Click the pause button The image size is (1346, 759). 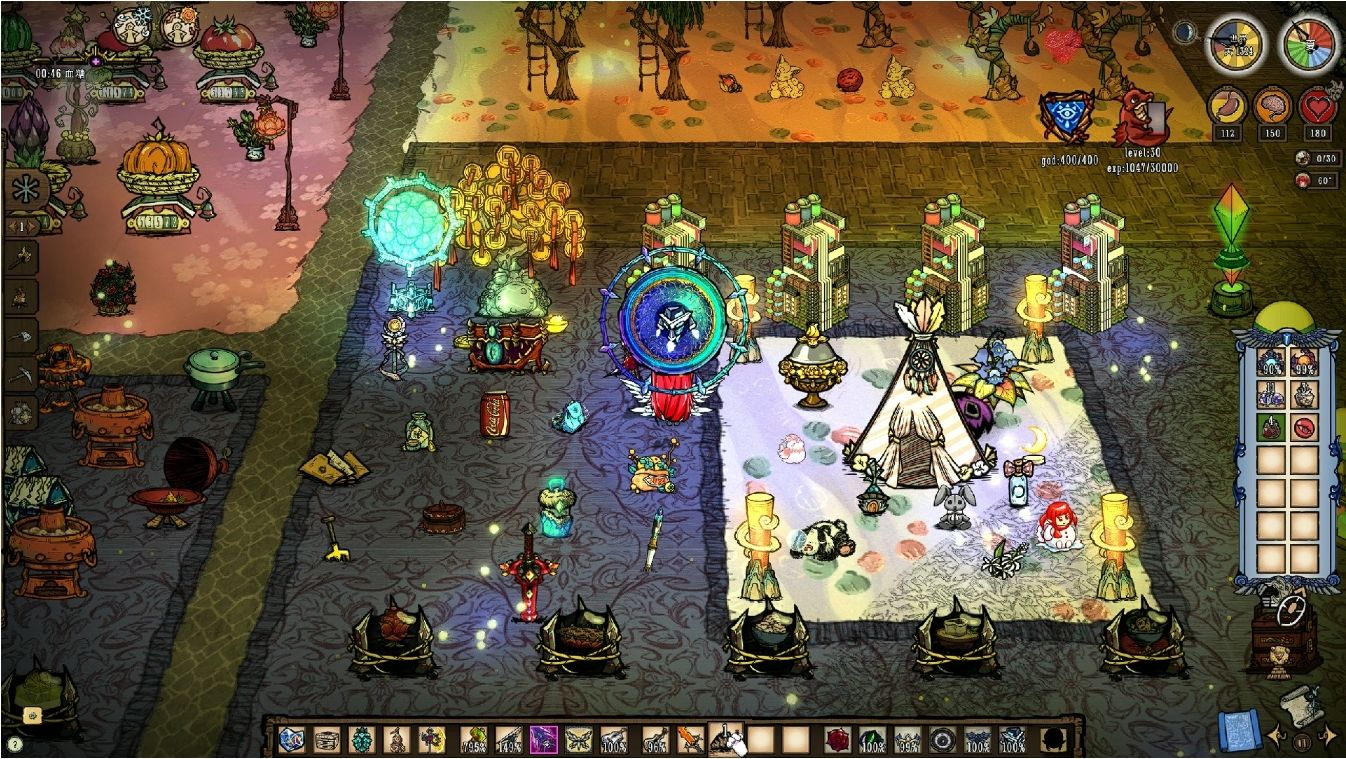point(1302,742)
